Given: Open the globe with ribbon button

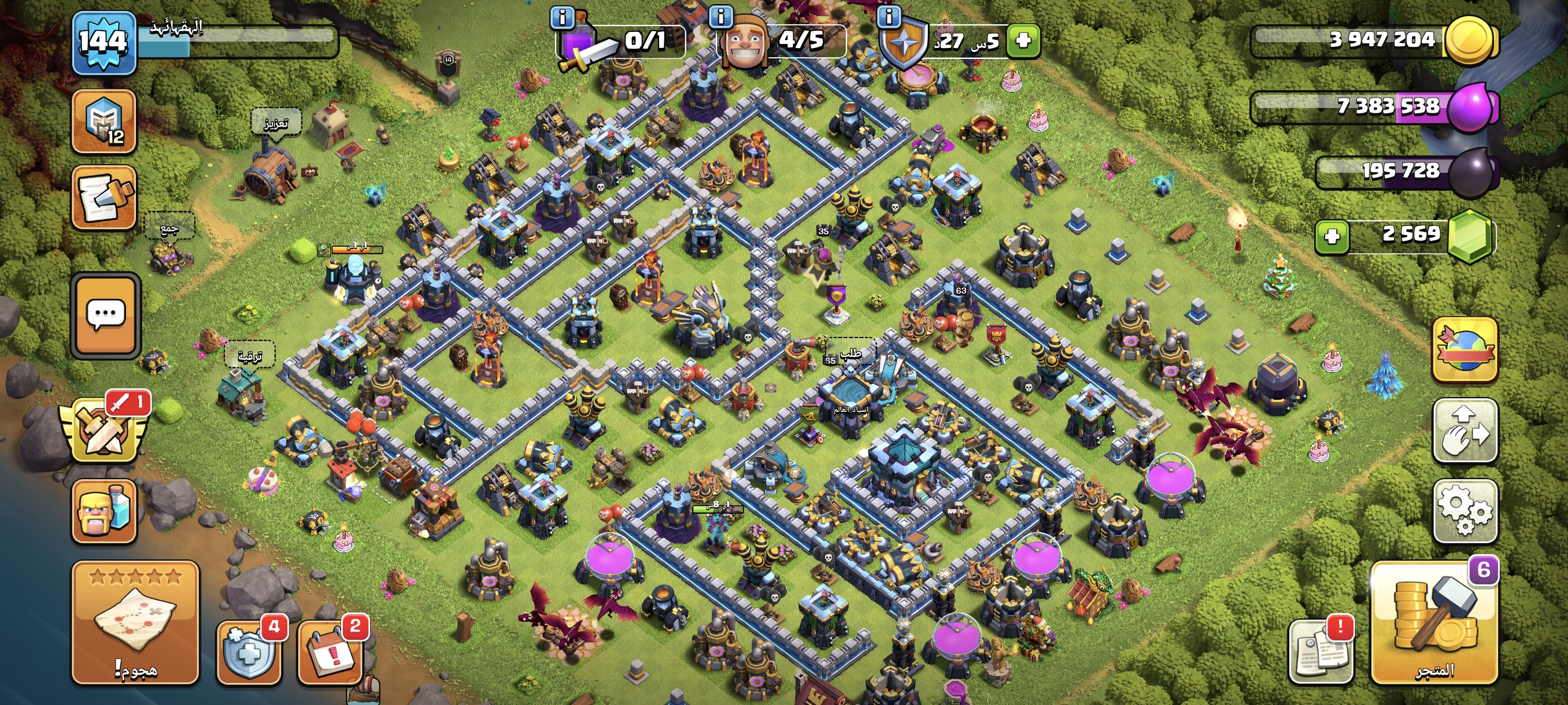Looking at the screenshot, I should pos(1465,350).
